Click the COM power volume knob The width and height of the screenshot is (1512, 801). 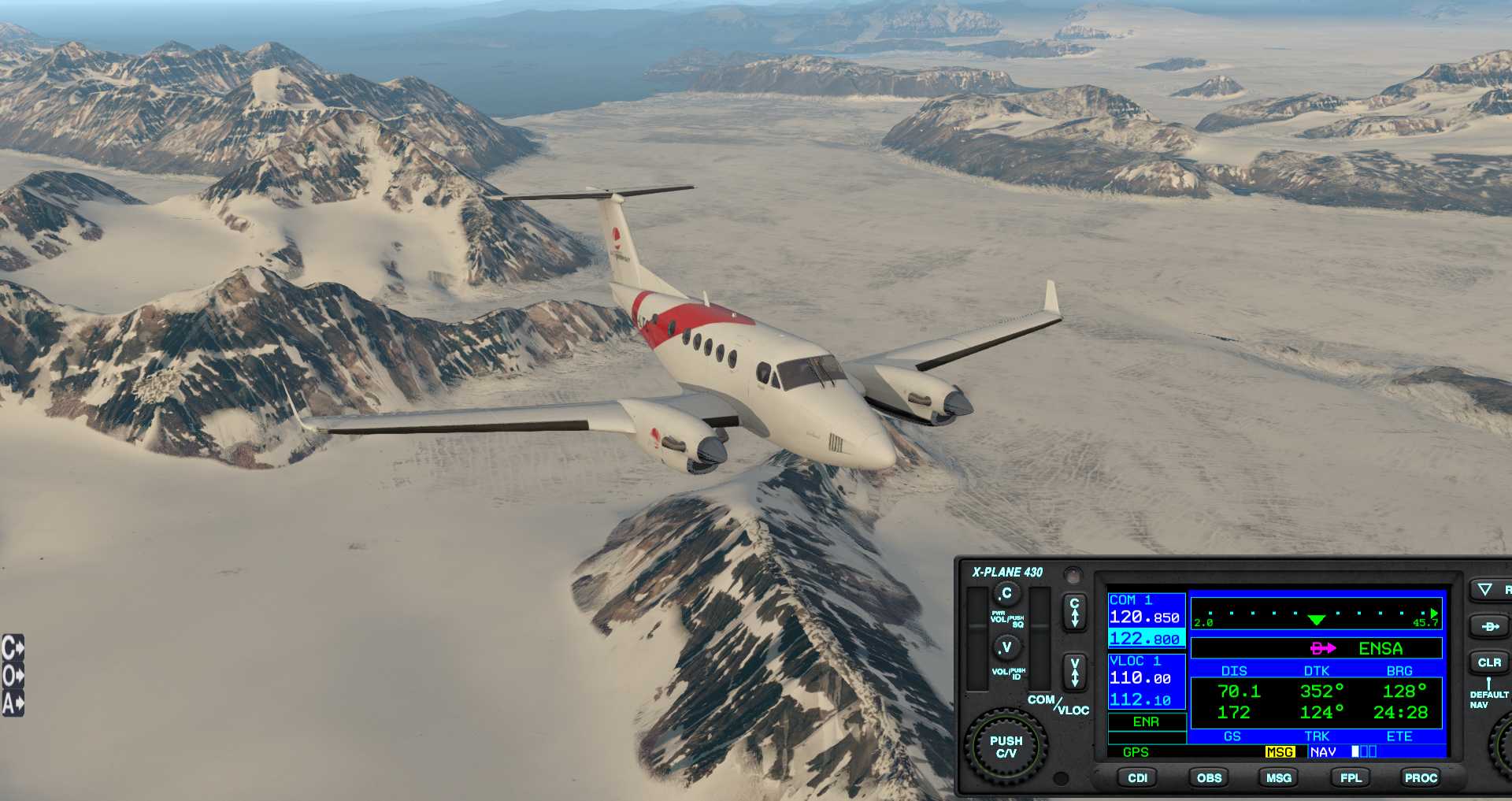(x=1006, y=593)
